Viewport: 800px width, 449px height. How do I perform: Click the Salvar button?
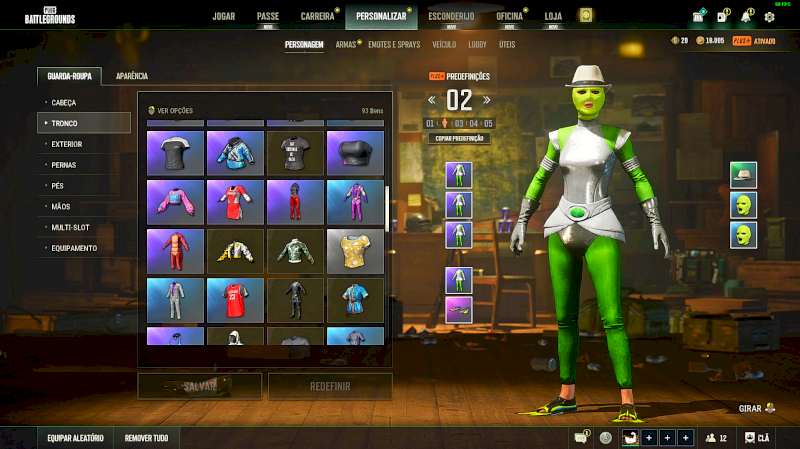click(x=199, y=386)
